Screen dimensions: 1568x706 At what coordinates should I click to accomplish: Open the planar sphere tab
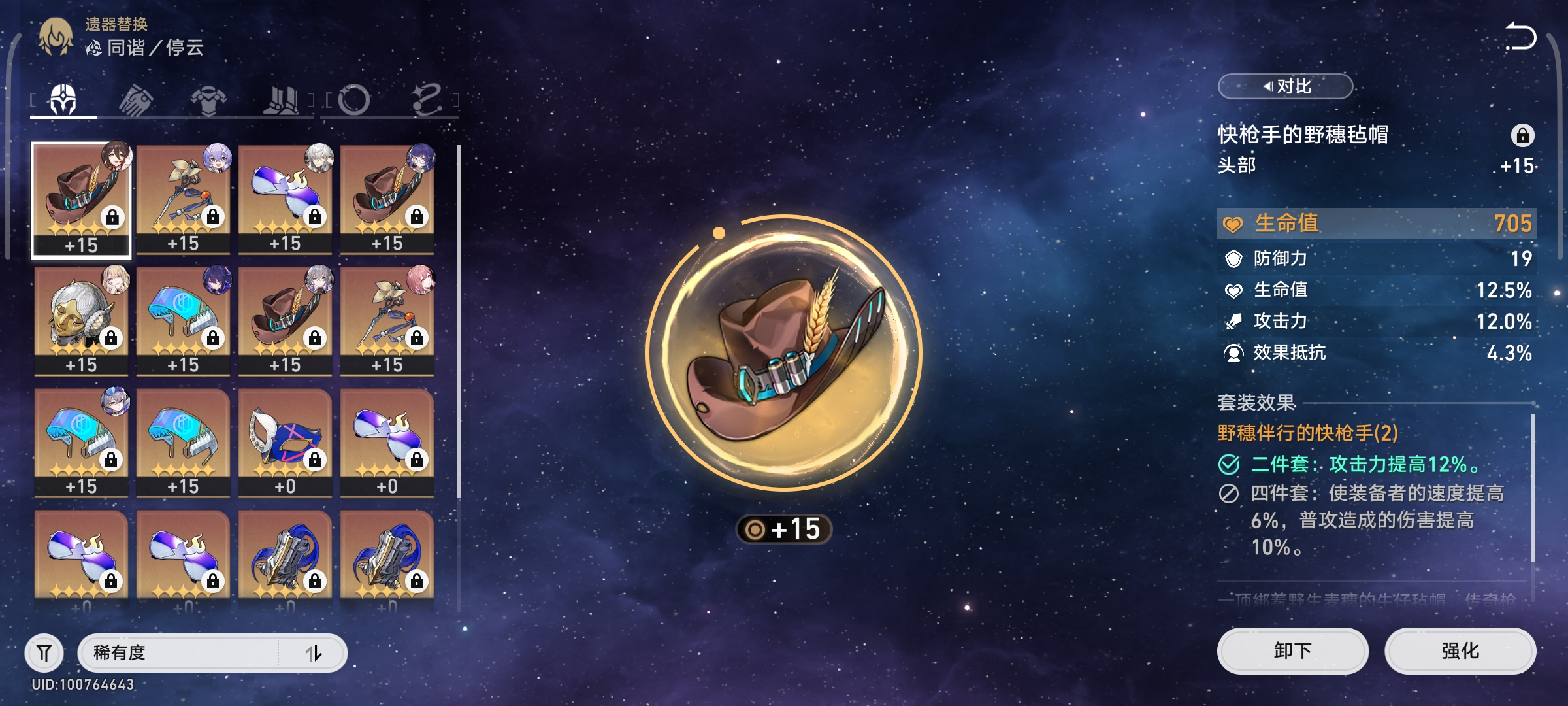354,101
